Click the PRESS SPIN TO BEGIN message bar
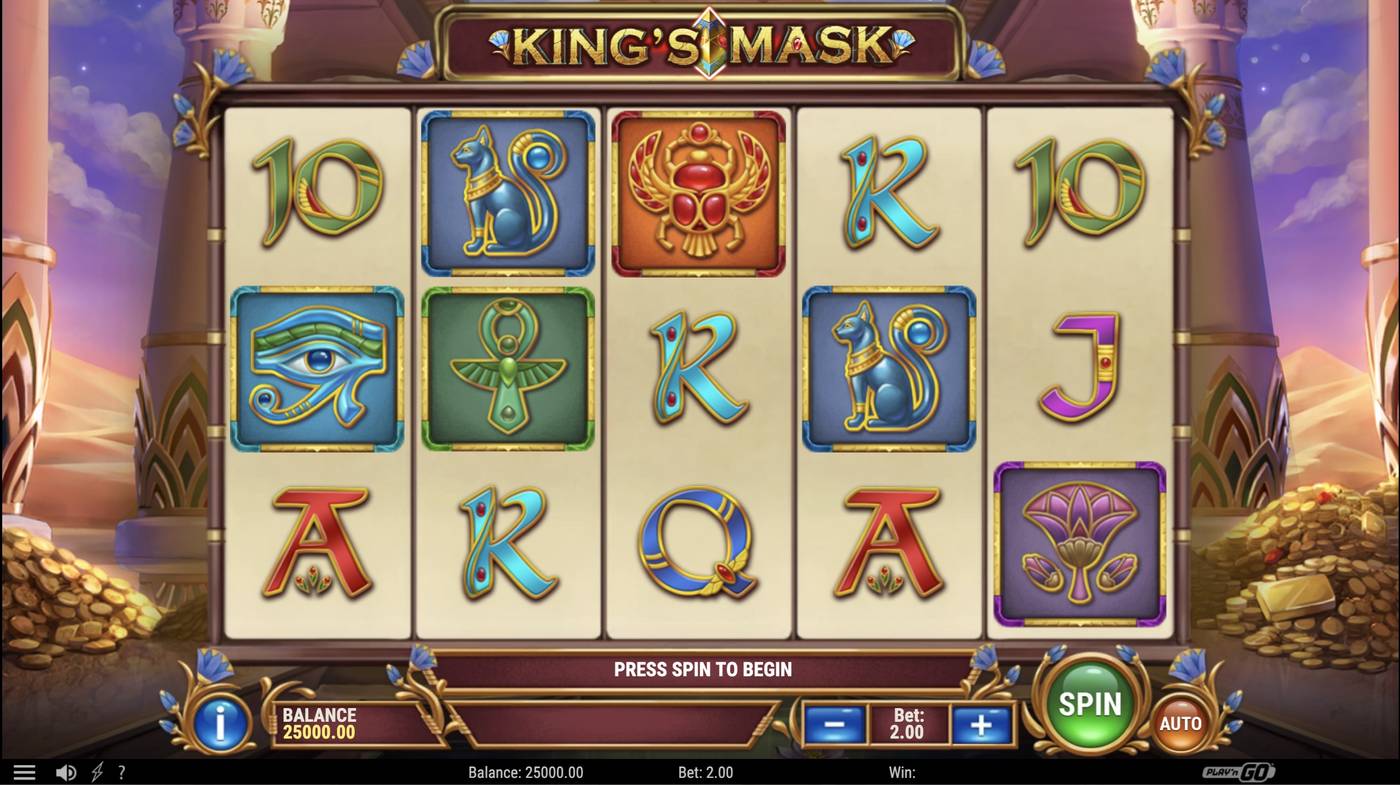The image size is (1400, 785). (x=701, y=669)
